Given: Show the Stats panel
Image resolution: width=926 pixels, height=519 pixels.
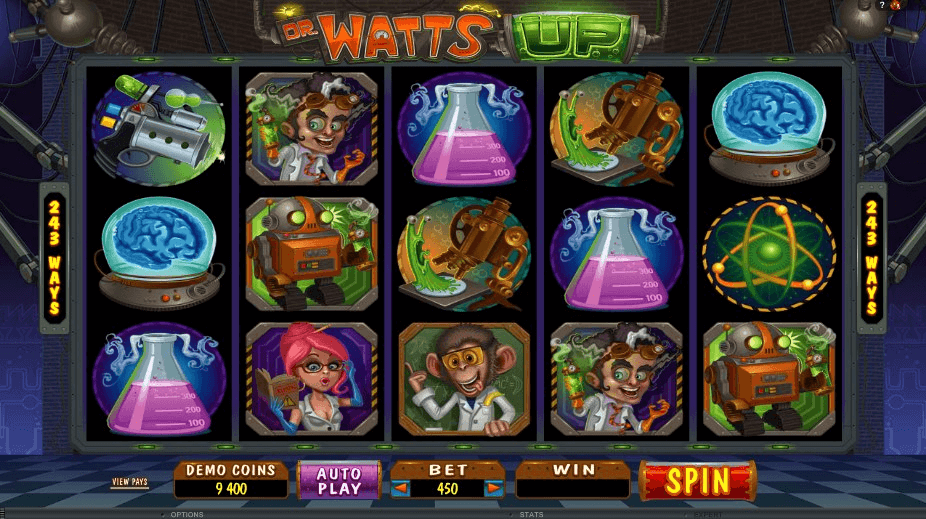Looking at the screenshot, I should (x=530, y=514).
